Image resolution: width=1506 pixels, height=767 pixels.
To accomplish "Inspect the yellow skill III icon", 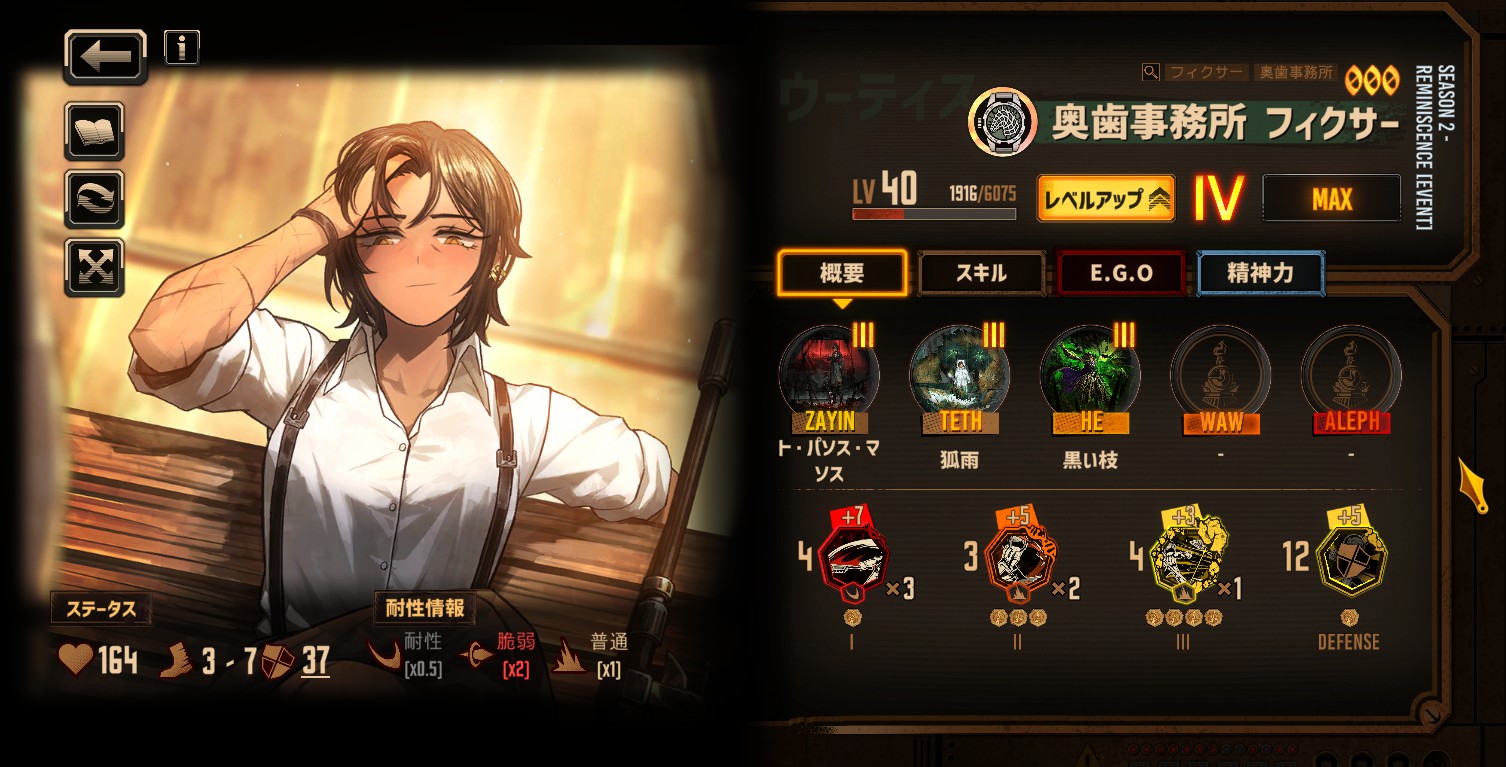I will [x=1183, y=560].
